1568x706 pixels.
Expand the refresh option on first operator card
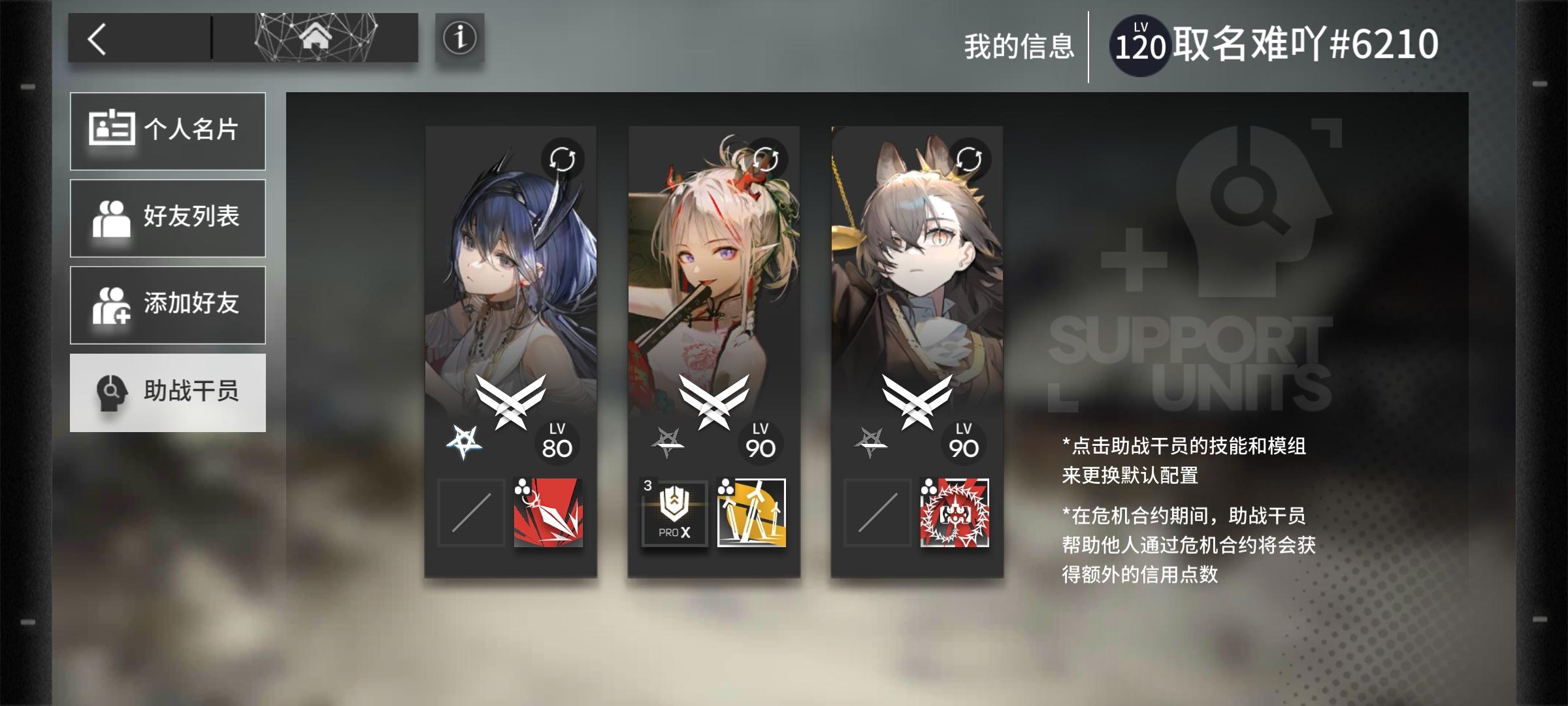click(x=562, y=158)
